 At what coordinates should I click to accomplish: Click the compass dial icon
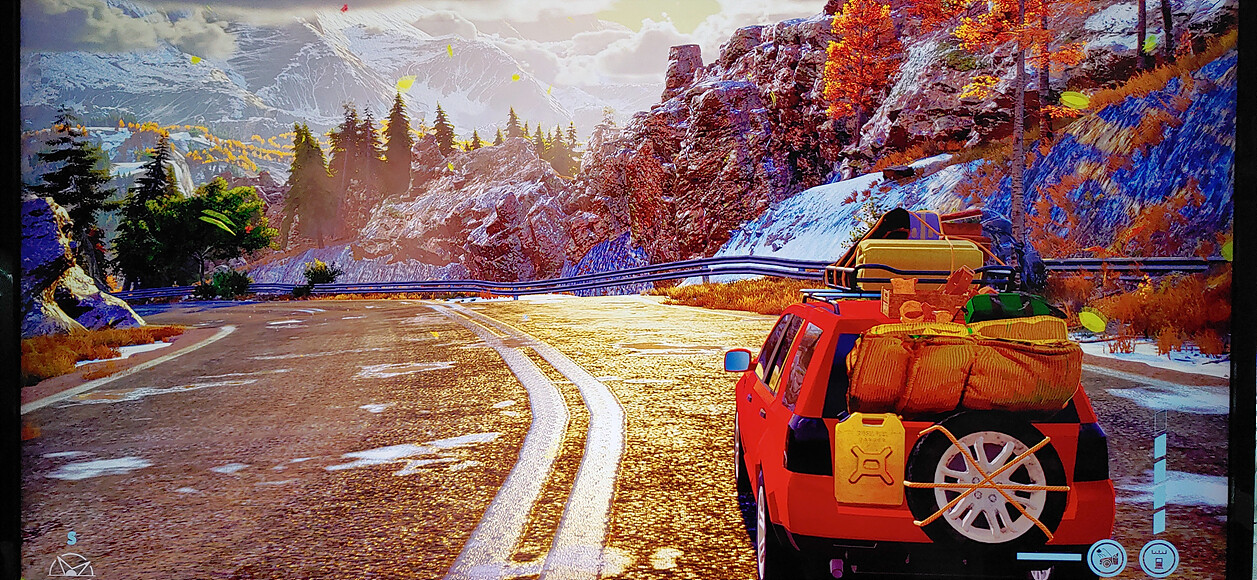[x=71, y=565]
